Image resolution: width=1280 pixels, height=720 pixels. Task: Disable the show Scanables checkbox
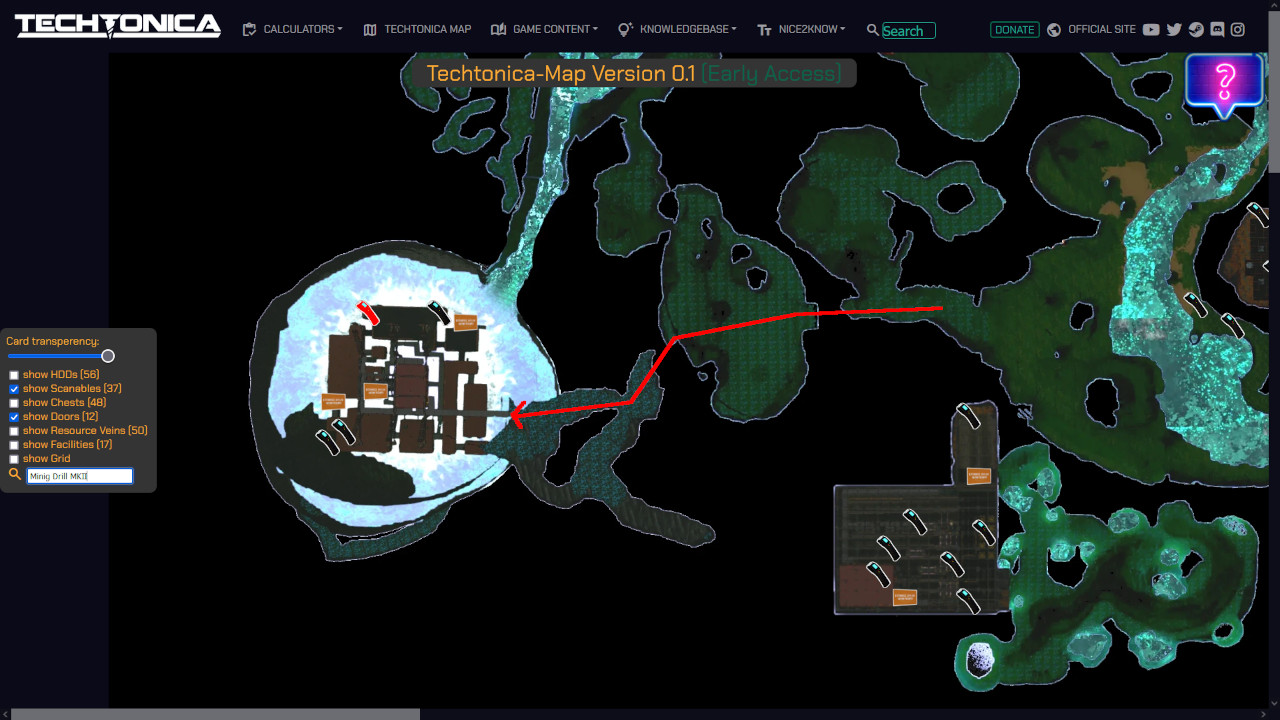13,388
